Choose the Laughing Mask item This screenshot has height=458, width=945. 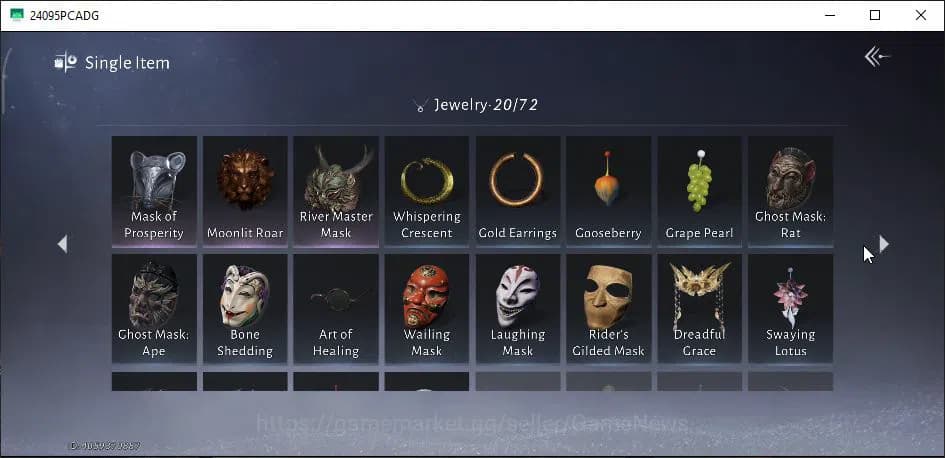[x=517, y=307]
